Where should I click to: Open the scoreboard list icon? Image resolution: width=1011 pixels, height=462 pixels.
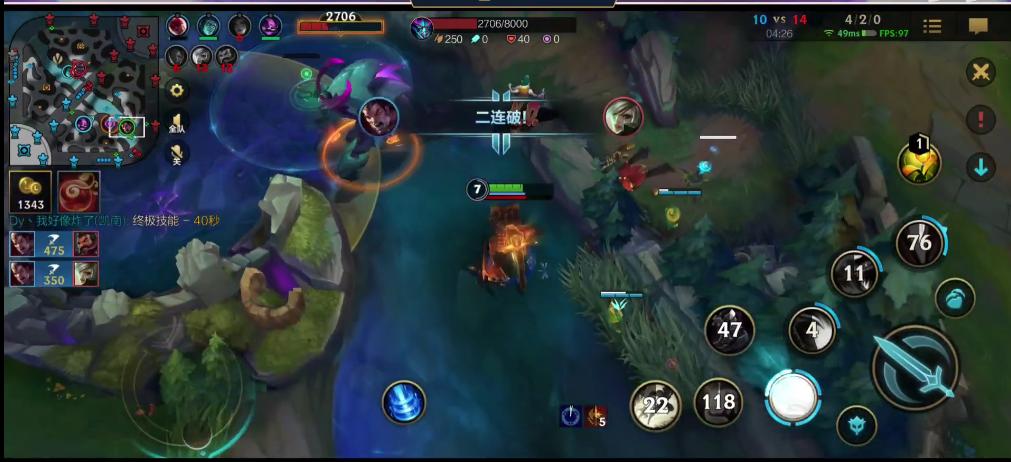pyautogui.click(x=931, y=27)
